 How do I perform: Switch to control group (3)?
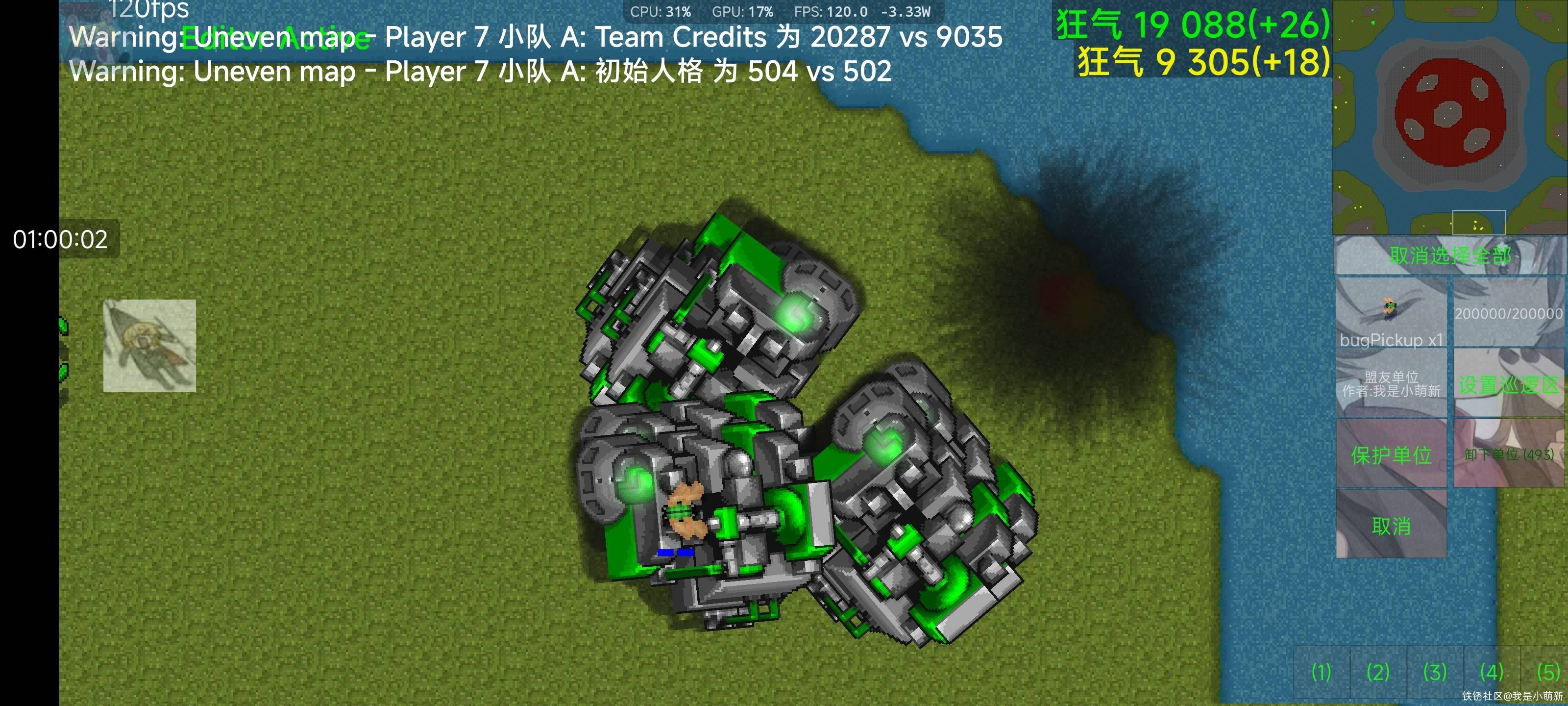(x=1435, y=672)
